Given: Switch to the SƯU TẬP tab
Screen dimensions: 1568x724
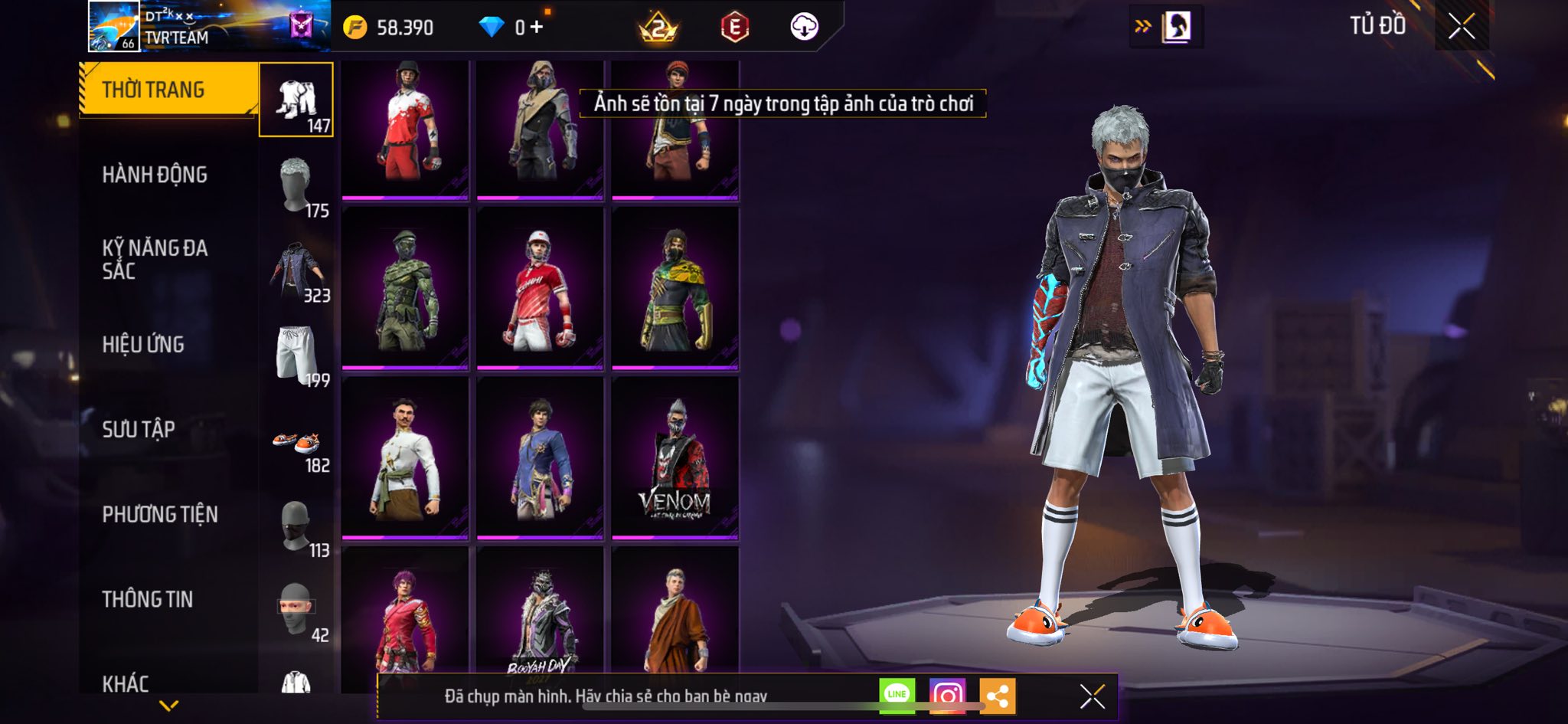Looking at the screenshot, I should [139, 429].
